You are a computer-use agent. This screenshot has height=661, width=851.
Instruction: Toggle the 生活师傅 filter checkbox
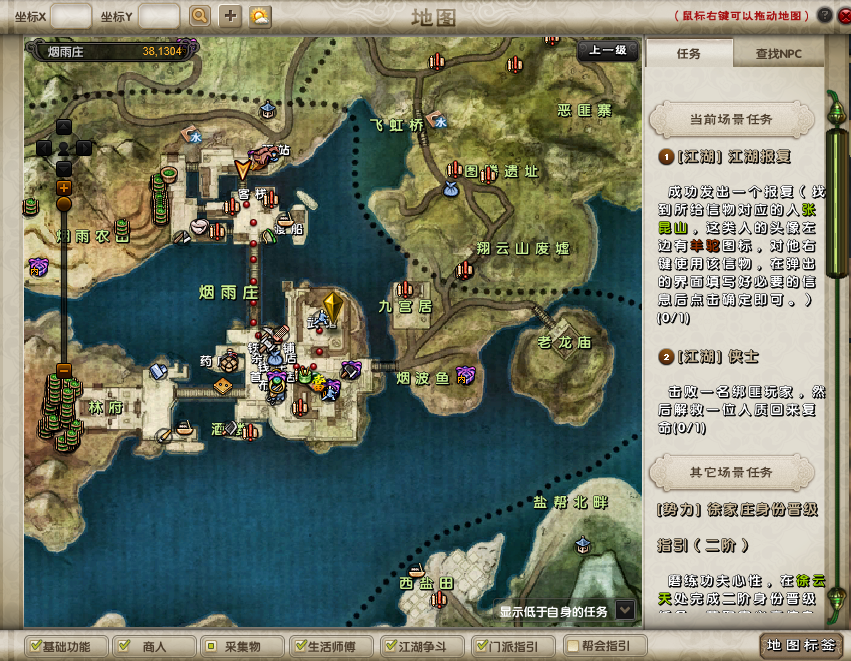[297, 646]
